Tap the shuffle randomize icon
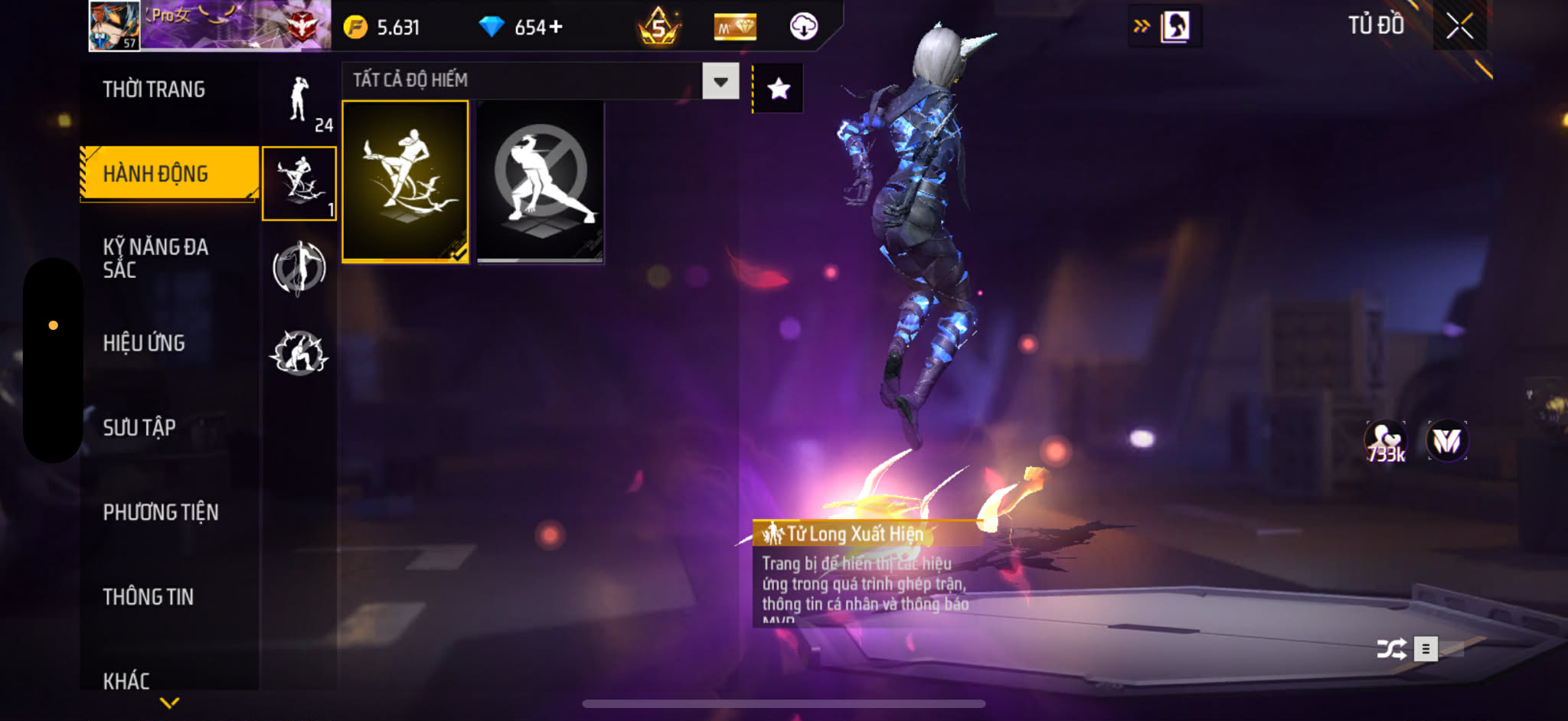1568x721 pixels. pyautogui.click(x=1391, y=649)
